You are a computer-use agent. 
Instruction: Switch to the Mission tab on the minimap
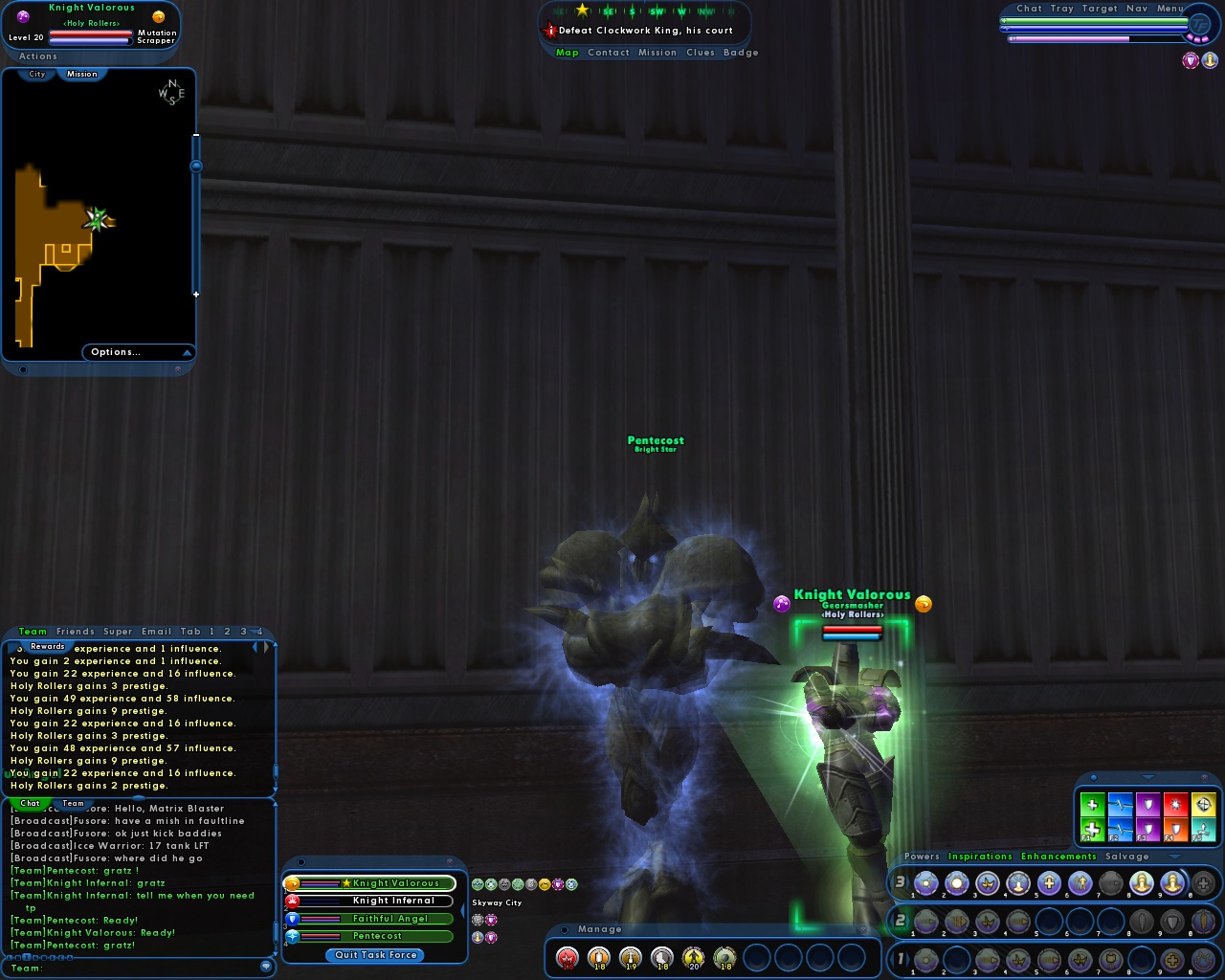pos(82,73)
